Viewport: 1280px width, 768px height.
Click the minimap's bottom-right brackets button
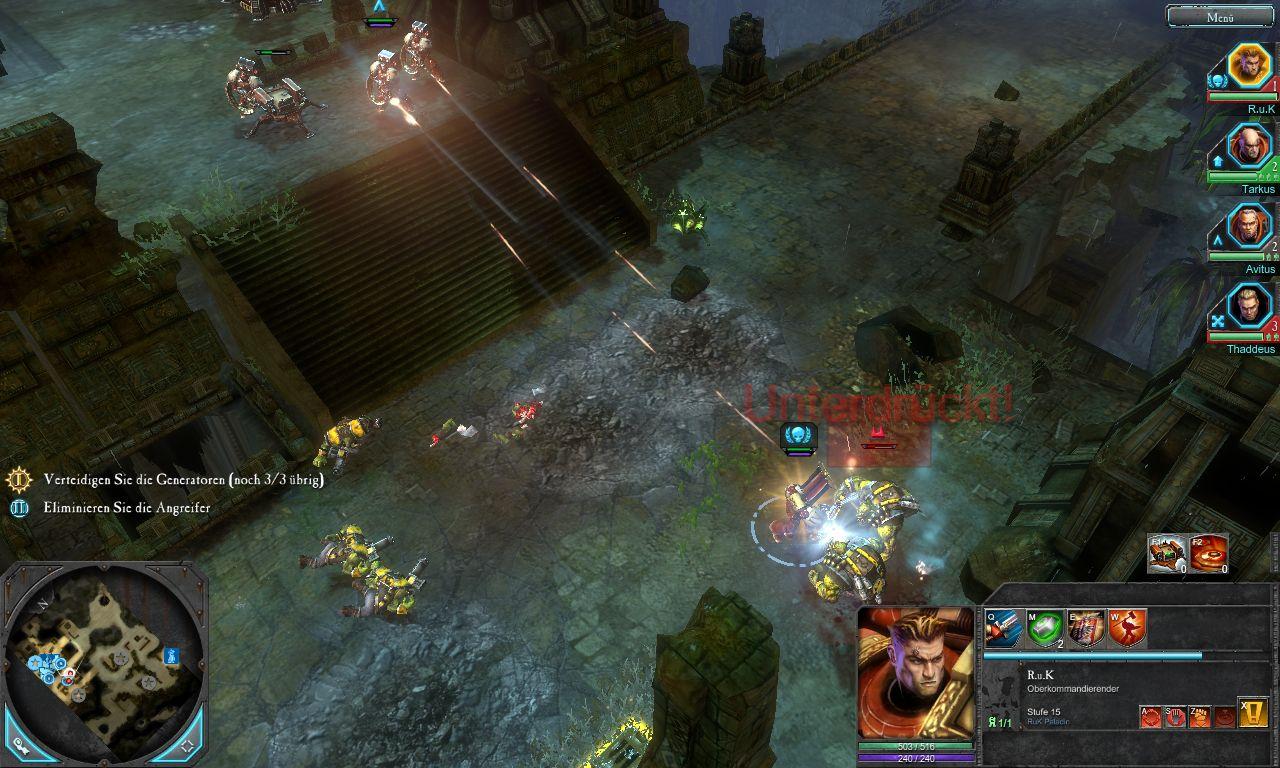tap(187, 745)
